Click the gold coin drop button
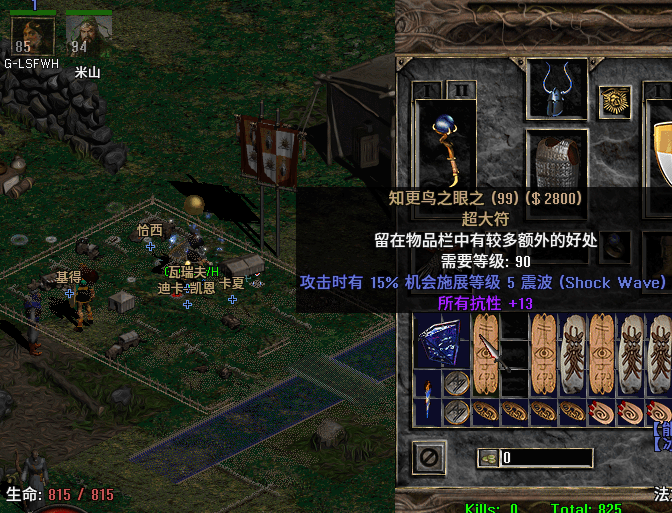 pos(489,458)
